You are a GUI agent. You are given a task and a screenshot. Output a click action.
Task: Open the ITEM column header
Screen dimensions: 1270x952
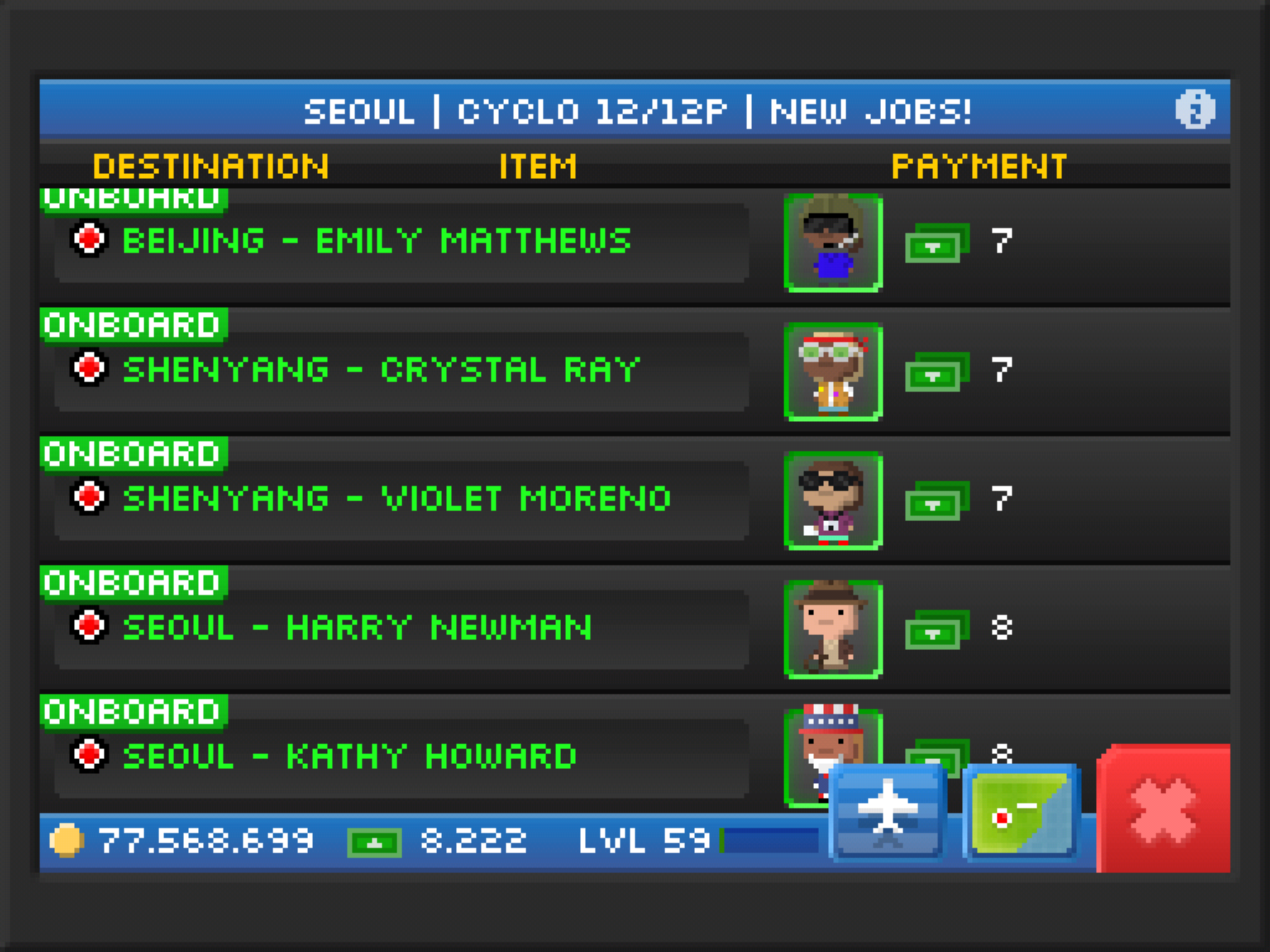pyautogui.click(x=536, y=164)
